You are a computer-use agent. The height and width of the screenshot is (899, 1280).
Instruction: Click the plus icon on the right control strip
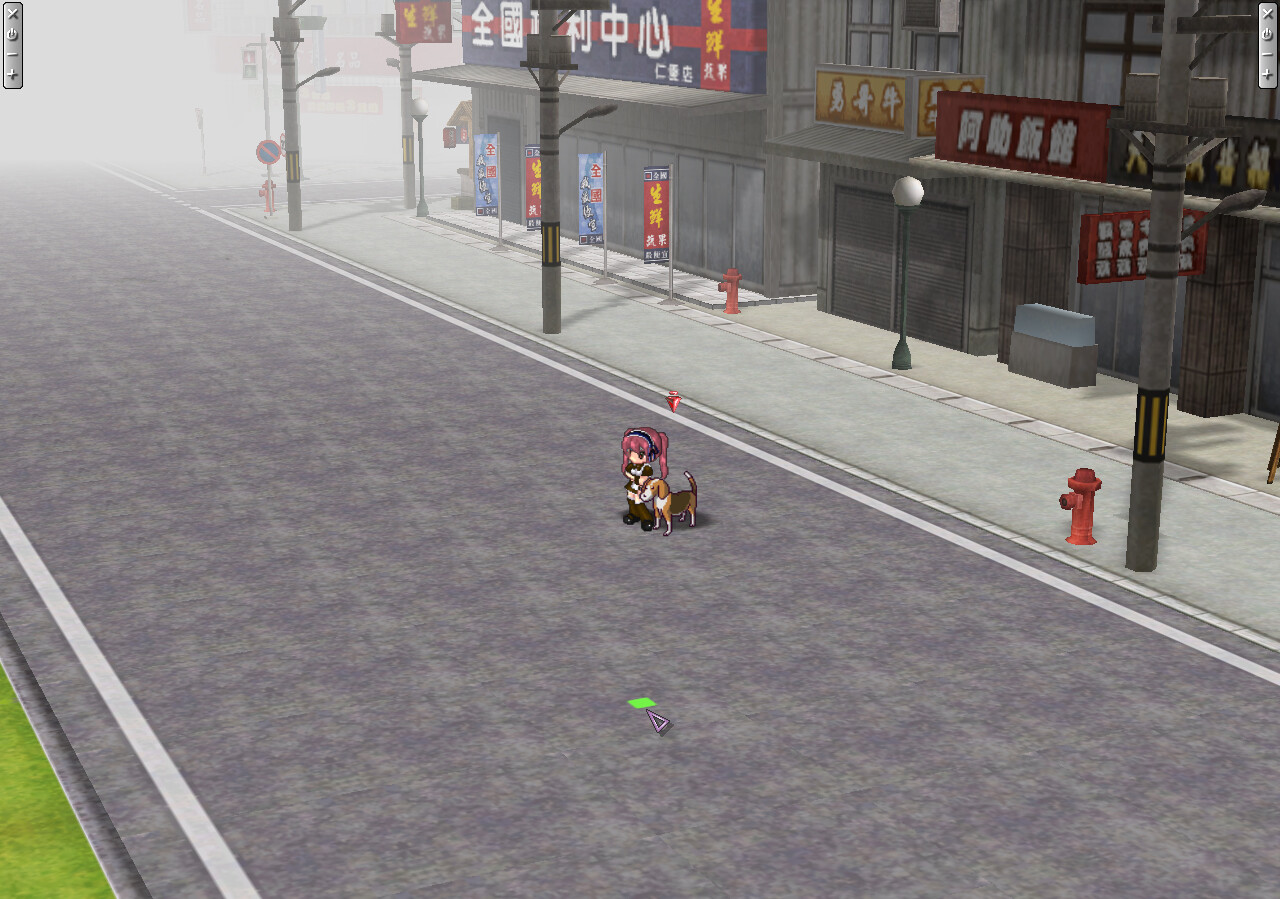click(1267, 74)
